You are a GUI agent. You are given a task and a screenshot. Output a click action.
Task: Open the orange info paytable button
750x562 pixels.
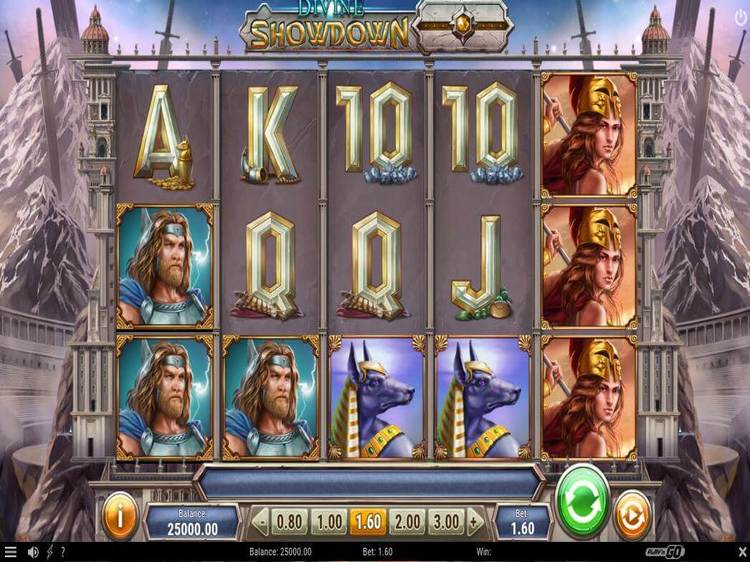pyautogui.click(x=121, y=517)
